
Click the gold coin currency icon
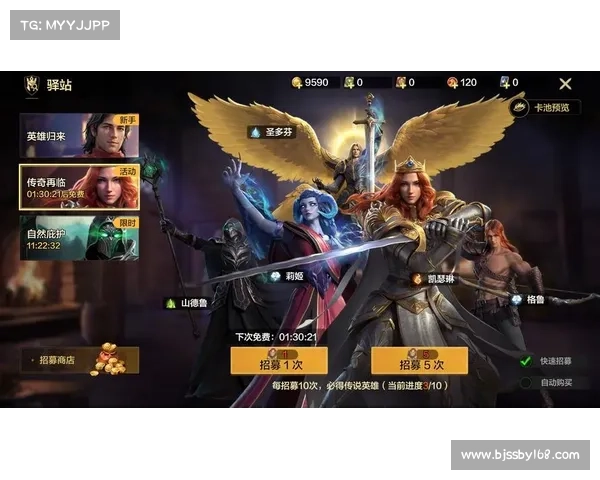coord(297,83)
